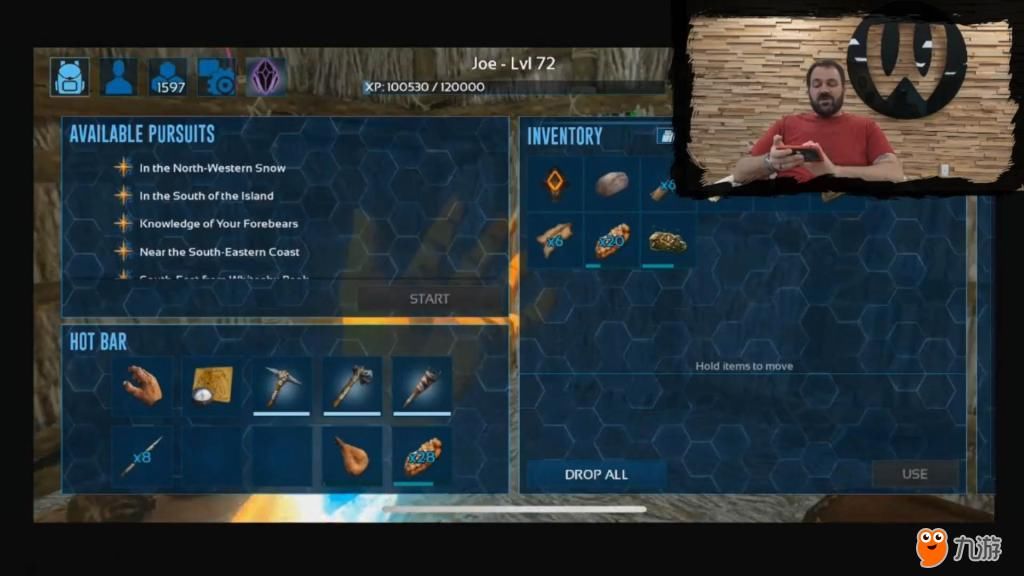Click the DROP ALL button
The image size is (1024, 576).
tap(596, 474)
